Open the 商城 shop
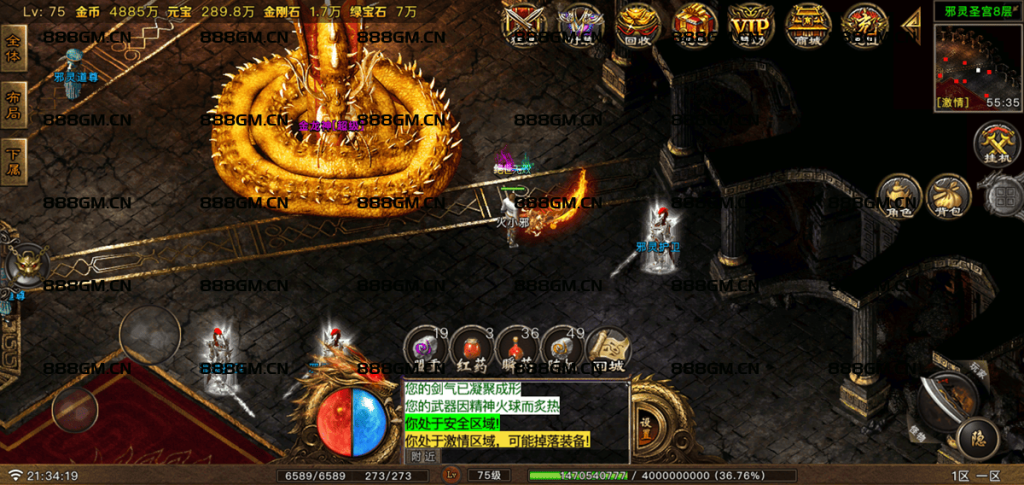Image resolution: width=1024 pixels, height=485 pixels. click(806, 22)
